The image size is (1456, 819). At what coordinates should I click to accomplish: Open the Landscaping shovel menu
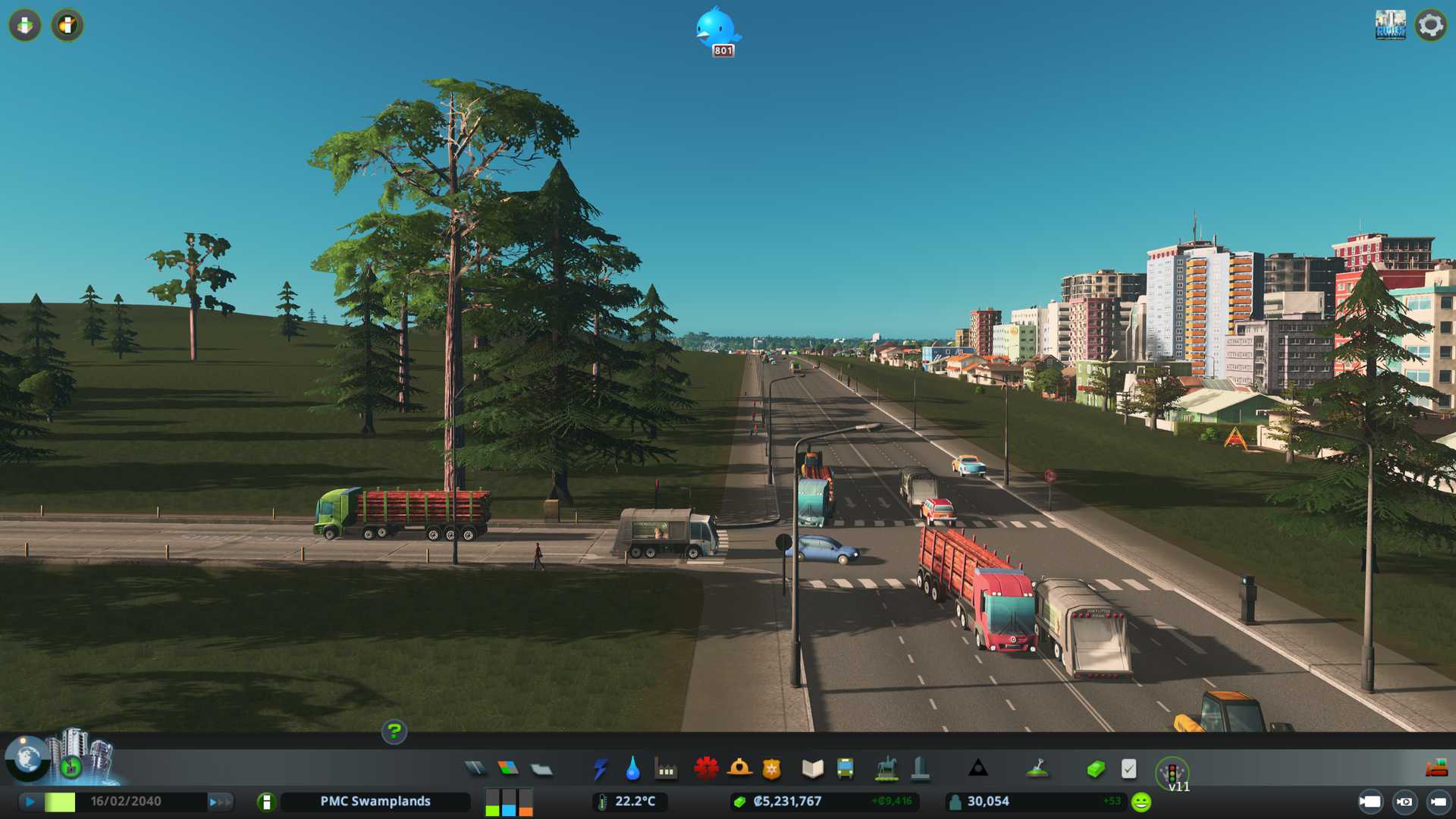(x=1037, y=769)
